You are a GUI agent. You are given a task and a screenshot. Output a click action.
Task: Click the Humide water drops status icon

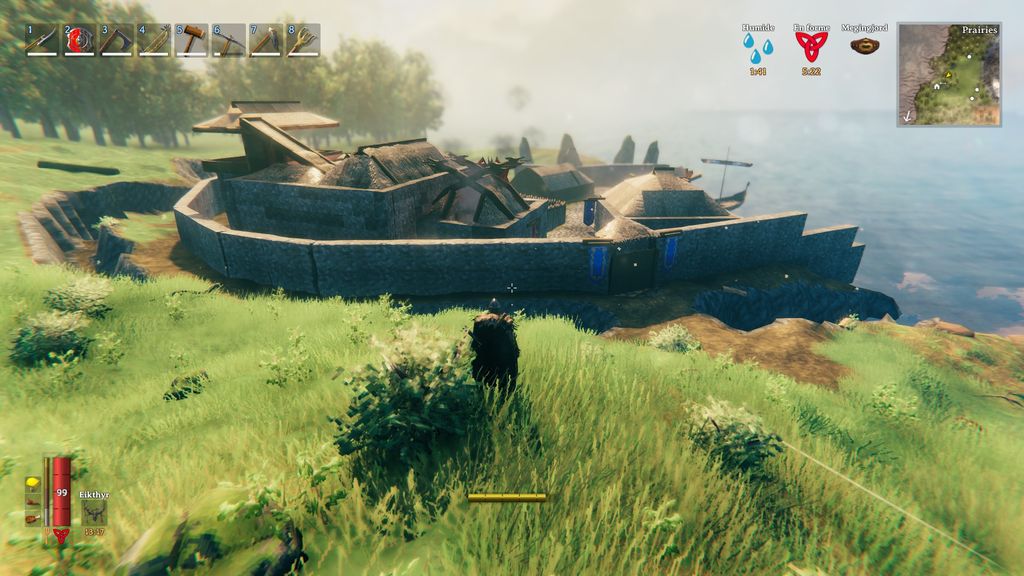pos(758,46)
